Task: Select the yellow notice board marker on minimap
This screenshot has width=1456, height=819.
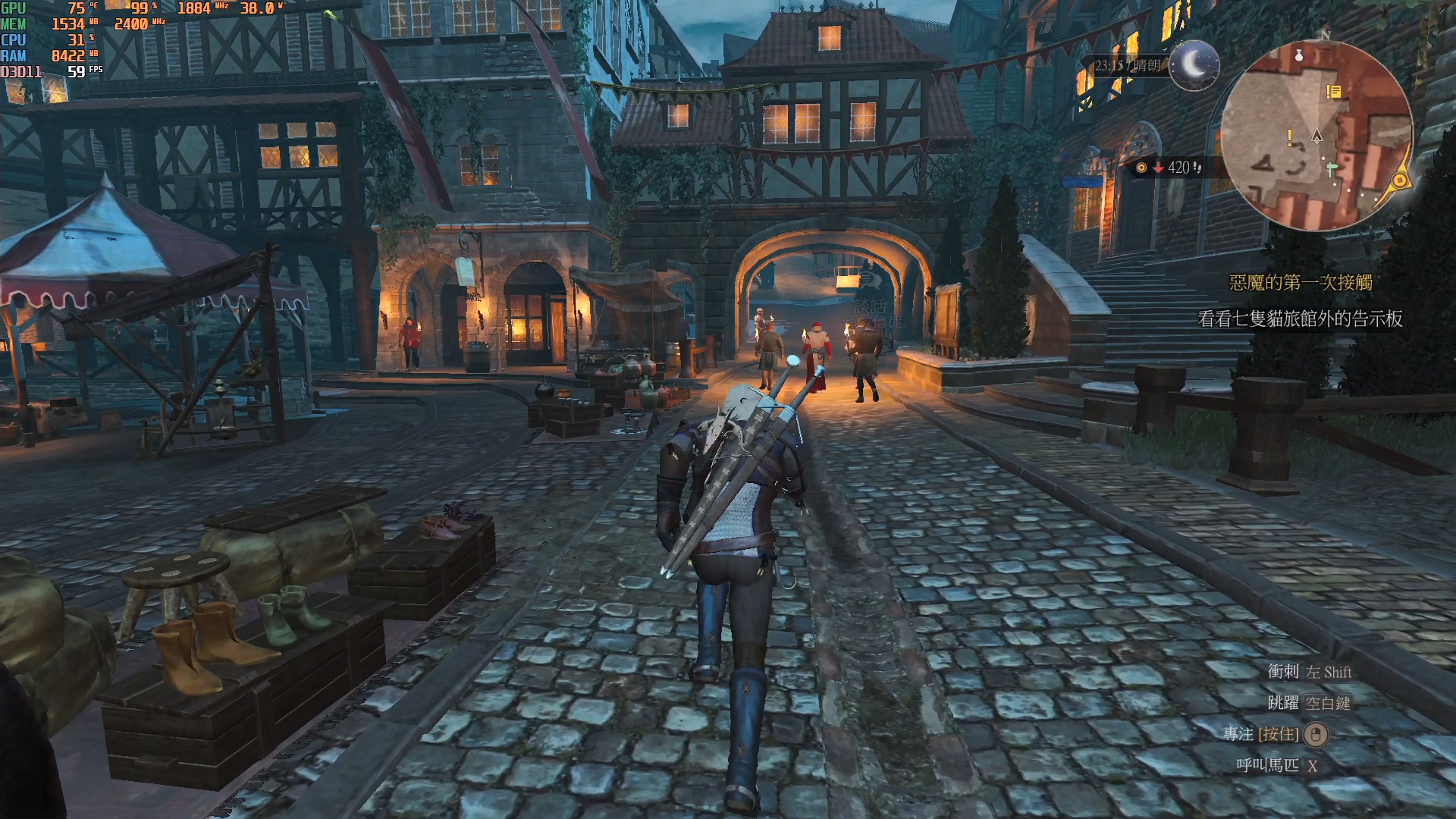Action: 1334,92
